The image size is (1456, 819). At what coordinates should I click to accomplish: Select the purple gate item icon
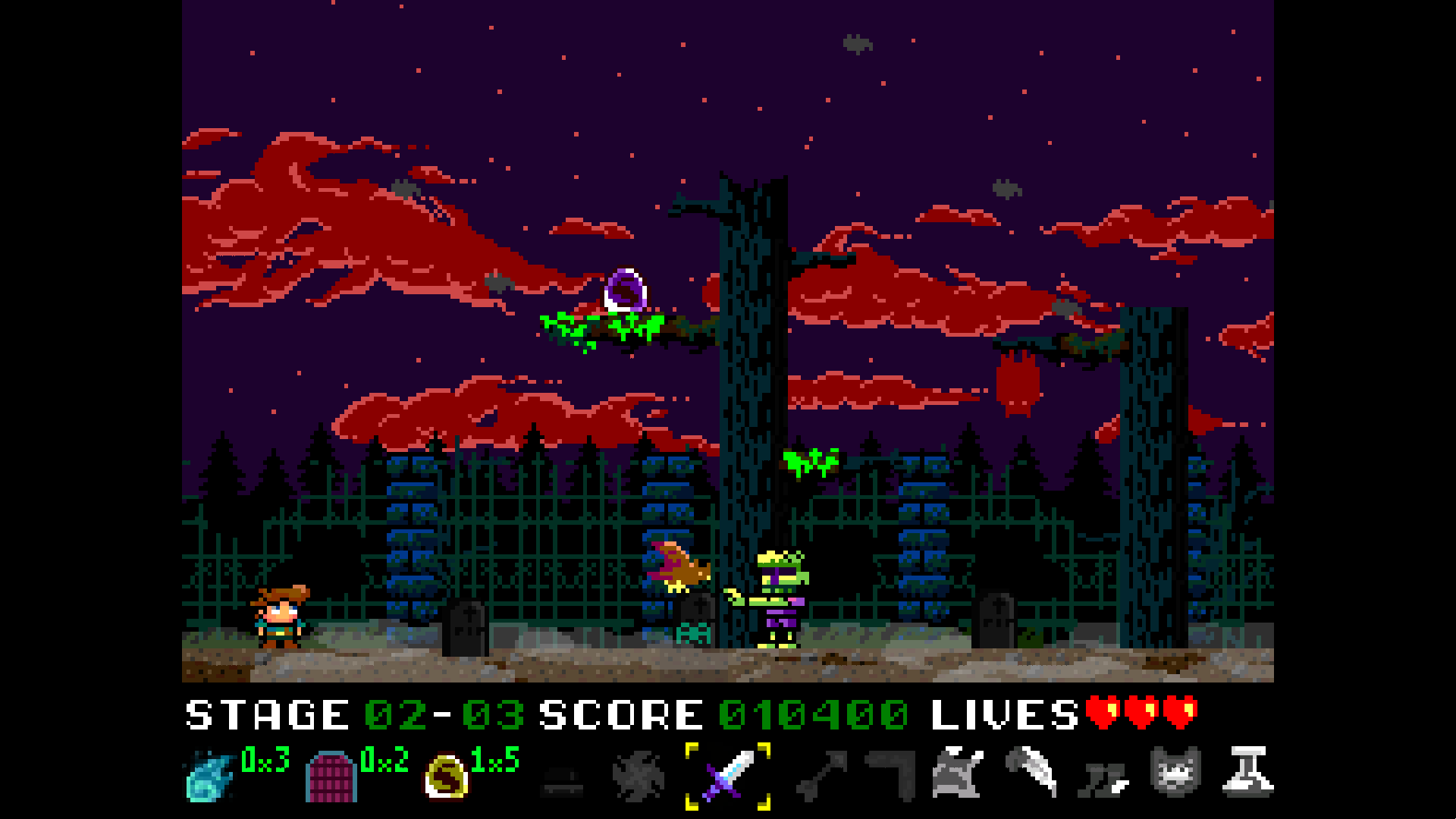331,777
